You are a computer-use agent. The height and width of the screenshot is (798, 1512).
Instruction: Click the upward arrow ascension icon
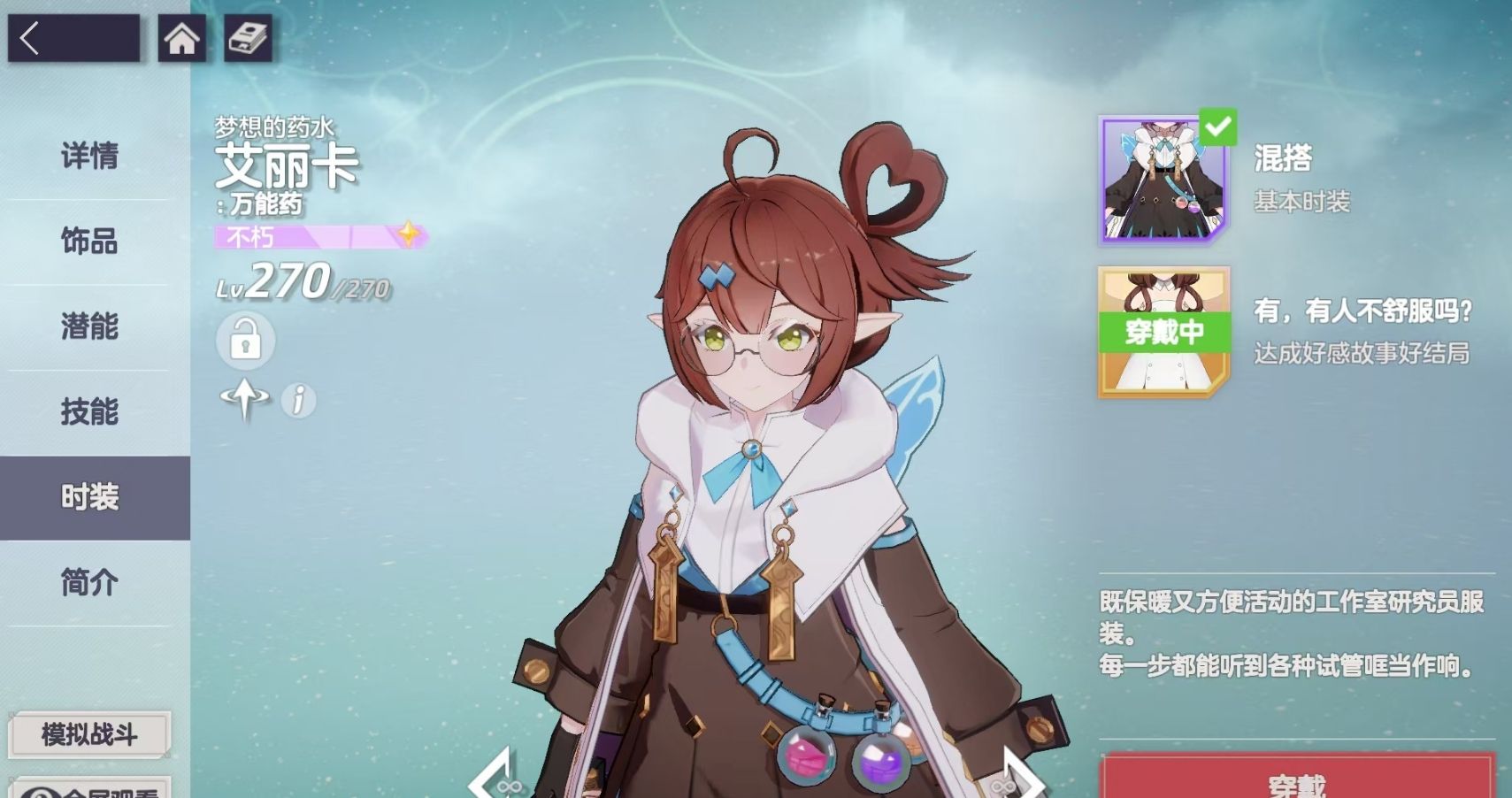pyautogui.click(x=245, y=400)
